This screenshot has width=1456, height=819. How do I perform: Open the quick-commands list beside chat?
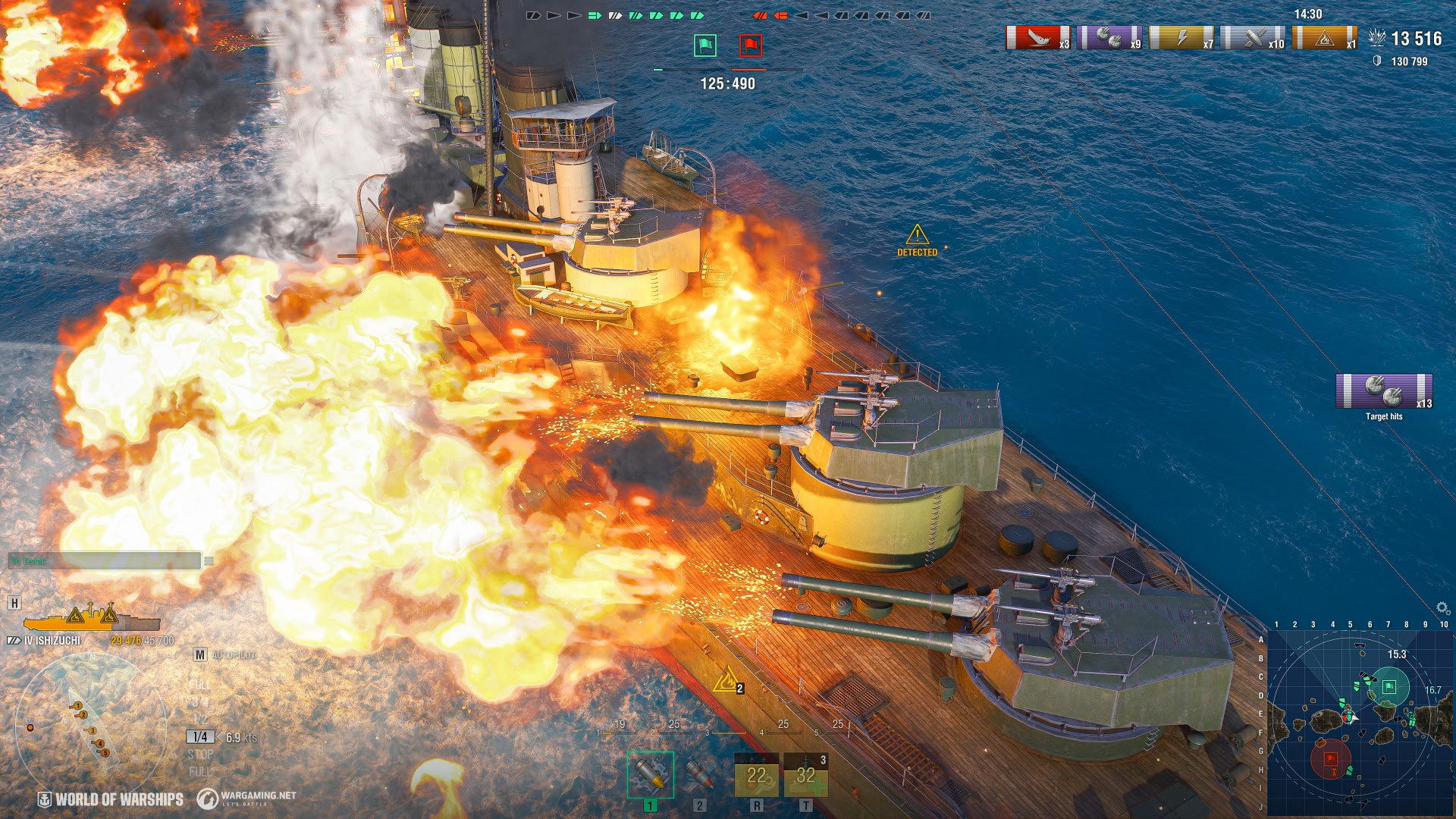tap(209, 561)
